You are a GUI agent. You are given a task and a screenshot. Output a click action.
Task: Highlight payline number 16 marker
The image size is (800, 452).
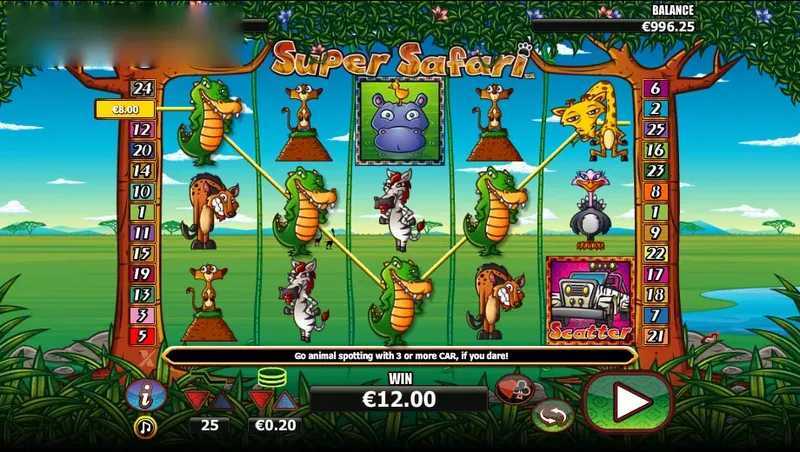tap(656, 150)
